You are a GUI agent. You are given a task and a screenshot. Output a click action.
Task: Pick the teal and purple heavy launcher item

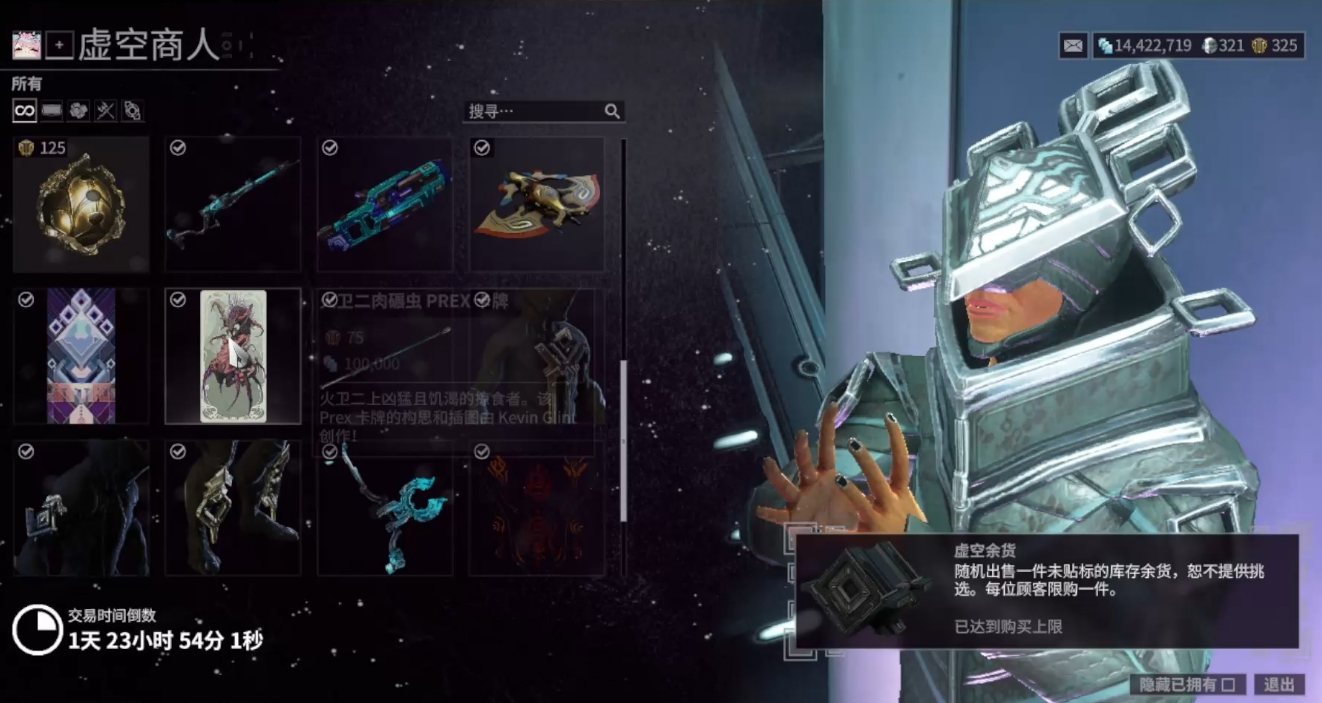385,205
